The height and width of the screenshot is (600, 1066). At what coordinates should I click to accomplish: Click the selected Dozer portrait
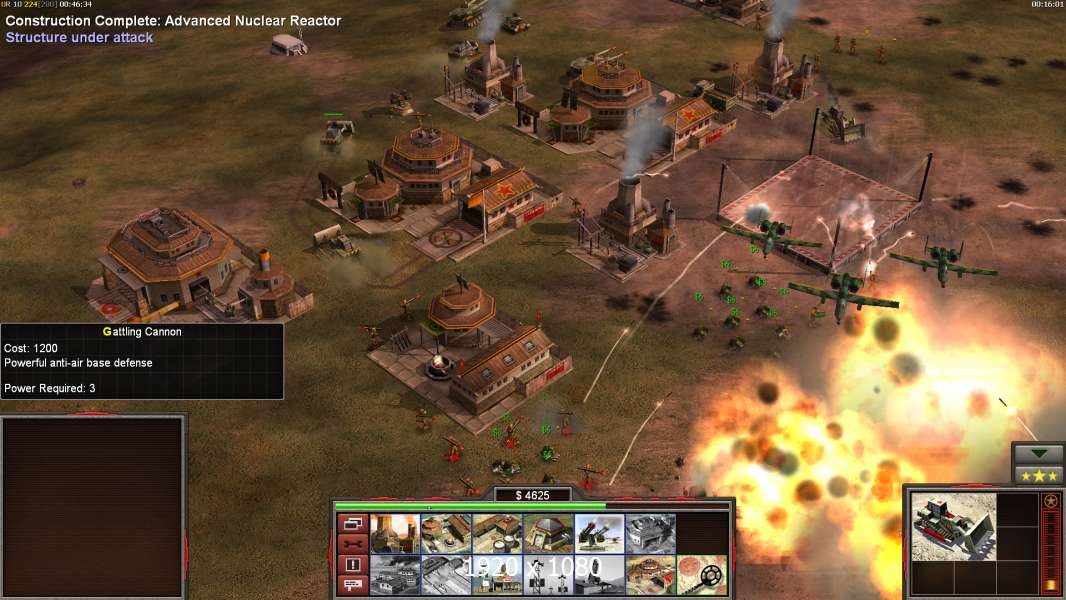click(953, 526)
